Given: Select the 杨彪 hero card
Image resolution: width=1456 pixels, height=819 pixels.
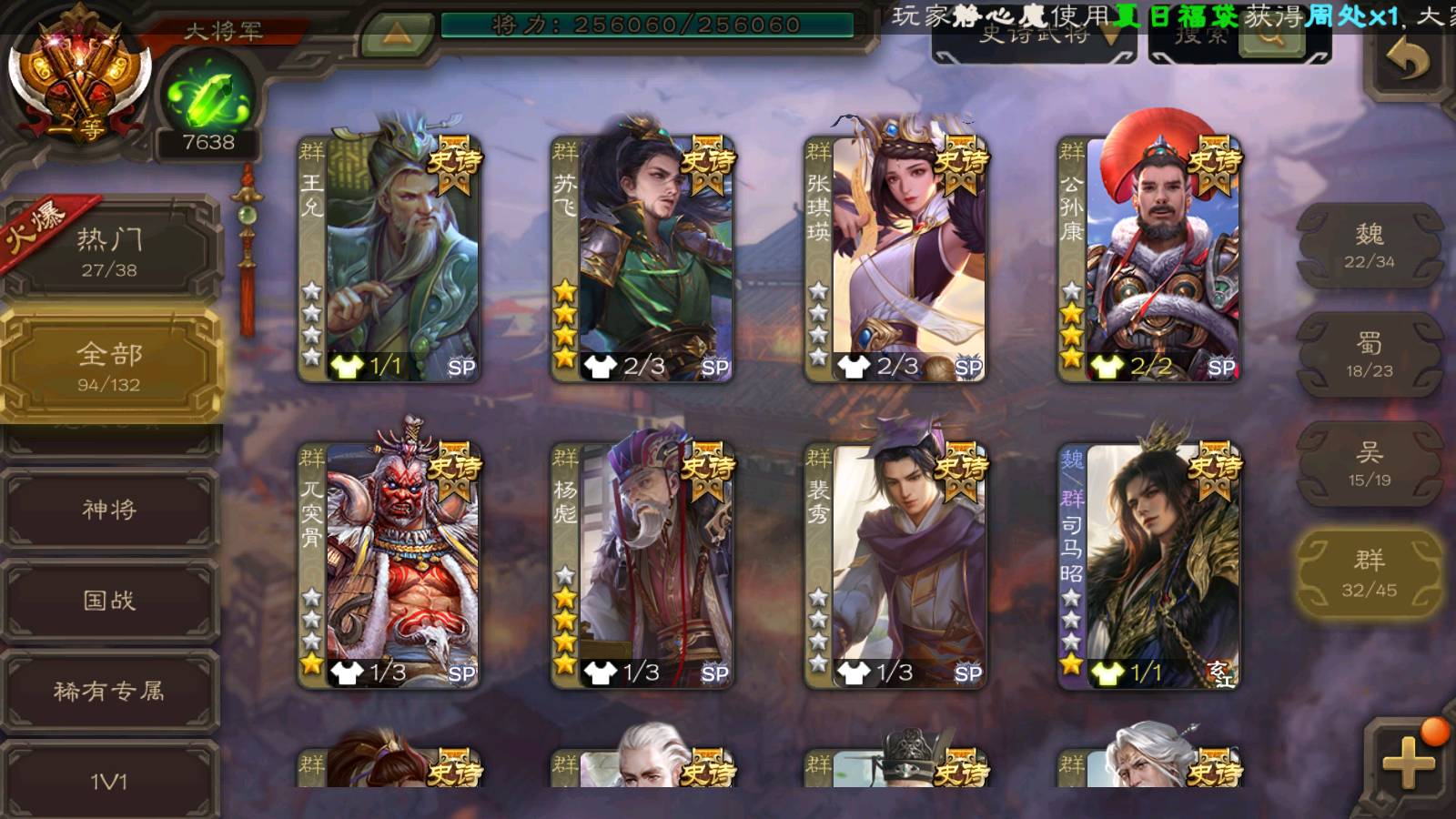Looking at the screenshot, I should click(x=644, y=564).
